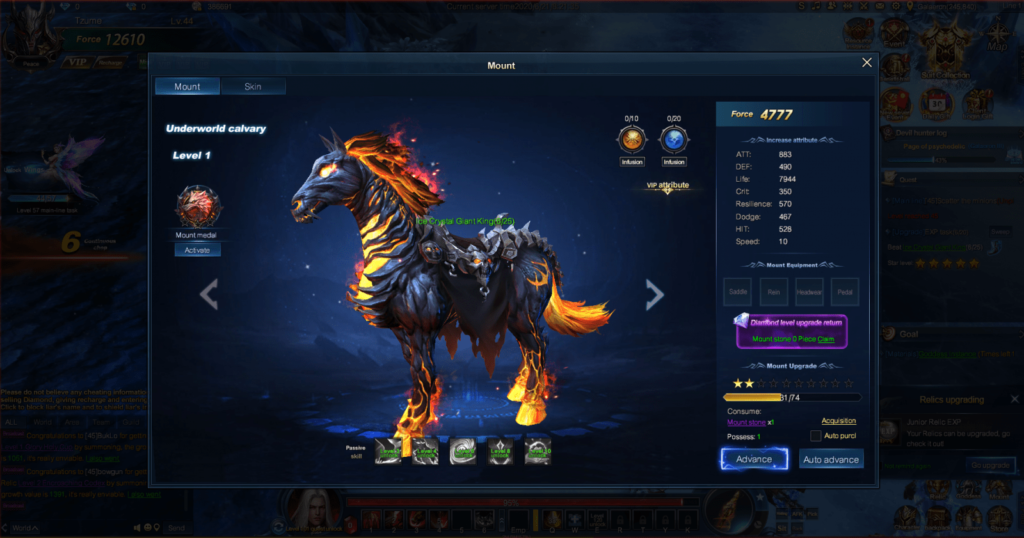Claim the diamond level upgrade return
This screenshot has height=538, width=1024.
click(826, 339)
